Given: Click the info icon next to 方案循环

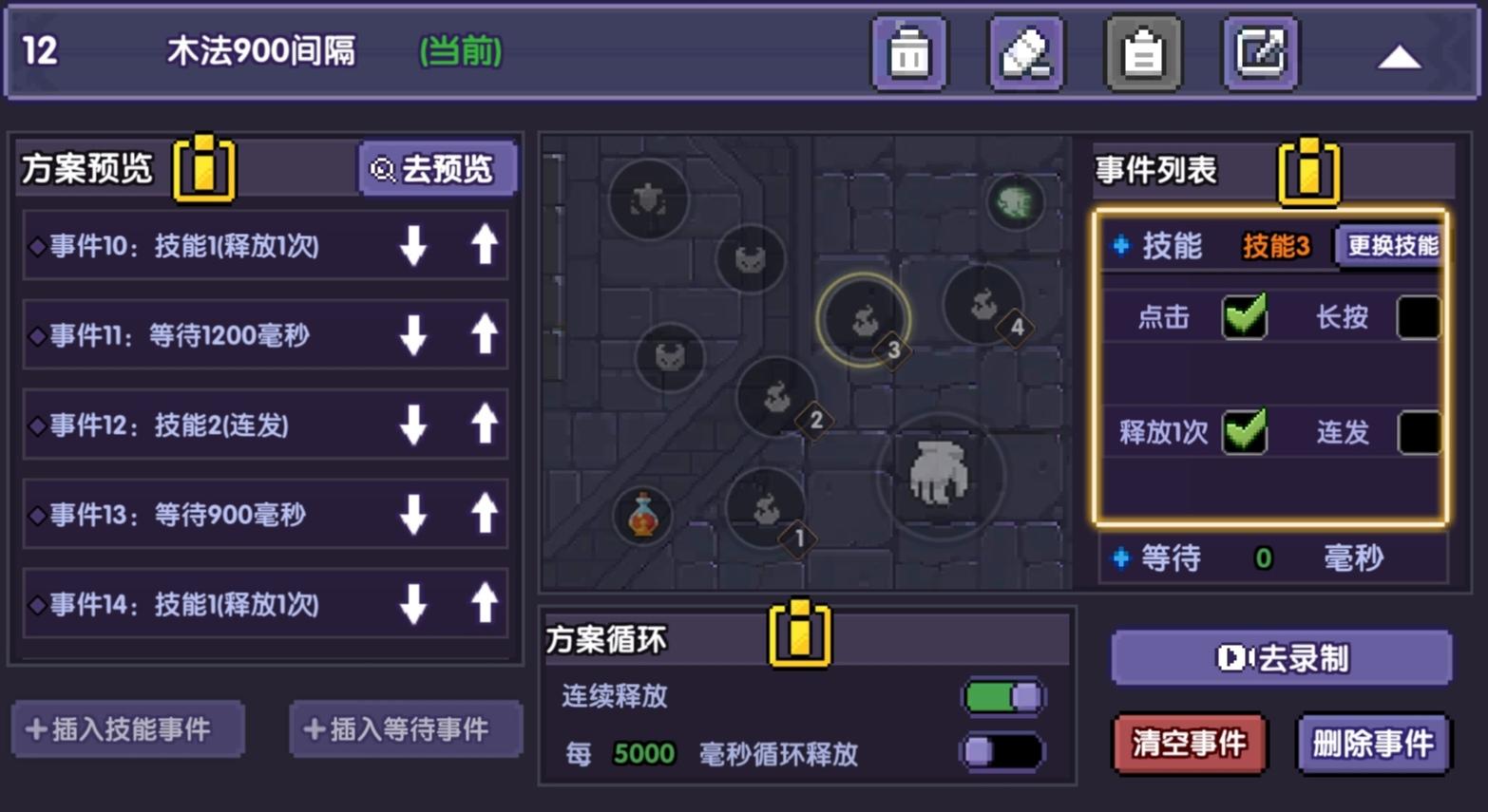Looking at the screenshot, I should coord(798,636).
